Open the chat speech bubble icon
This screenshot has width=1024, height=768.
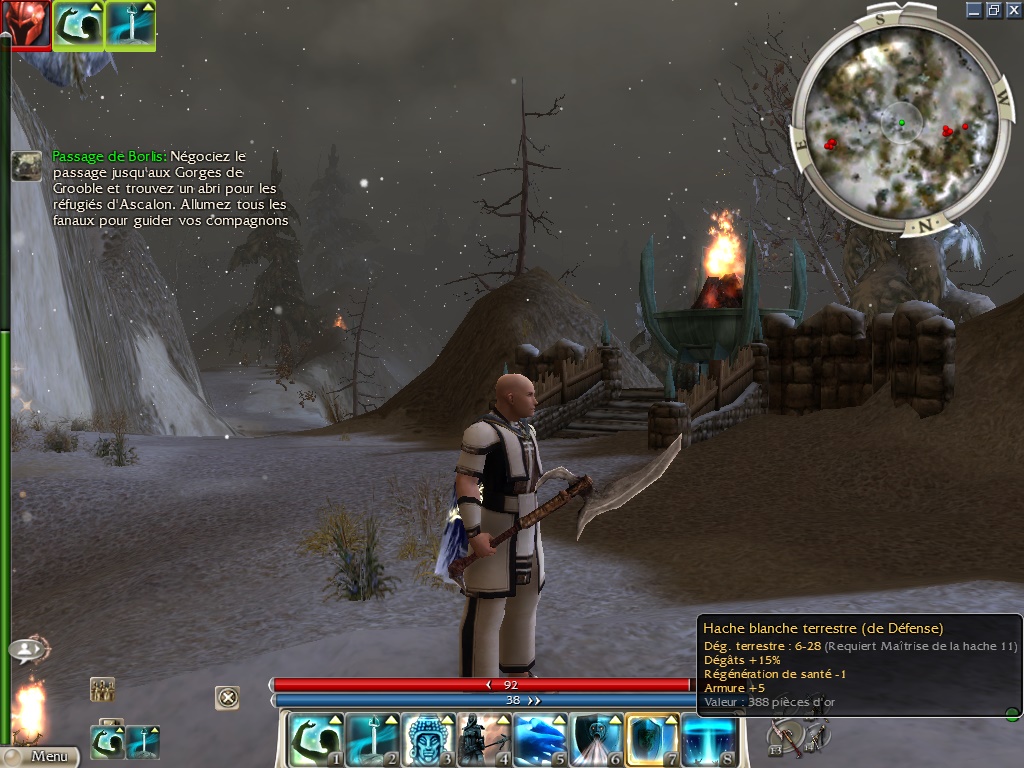(x=28, y=650)
